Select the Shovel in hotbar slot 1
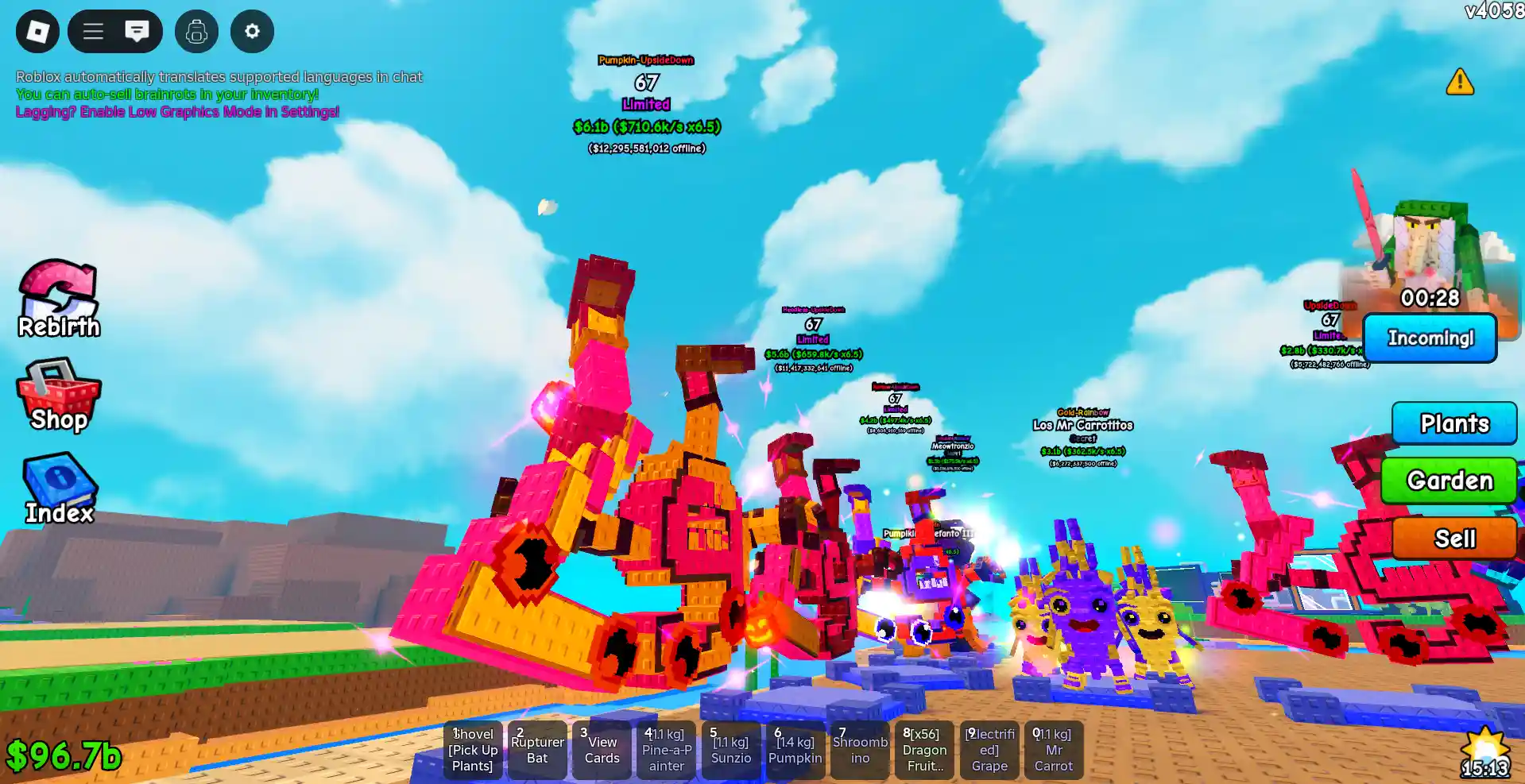Viewport: 1525px width, 784px height. coord(473,750)
